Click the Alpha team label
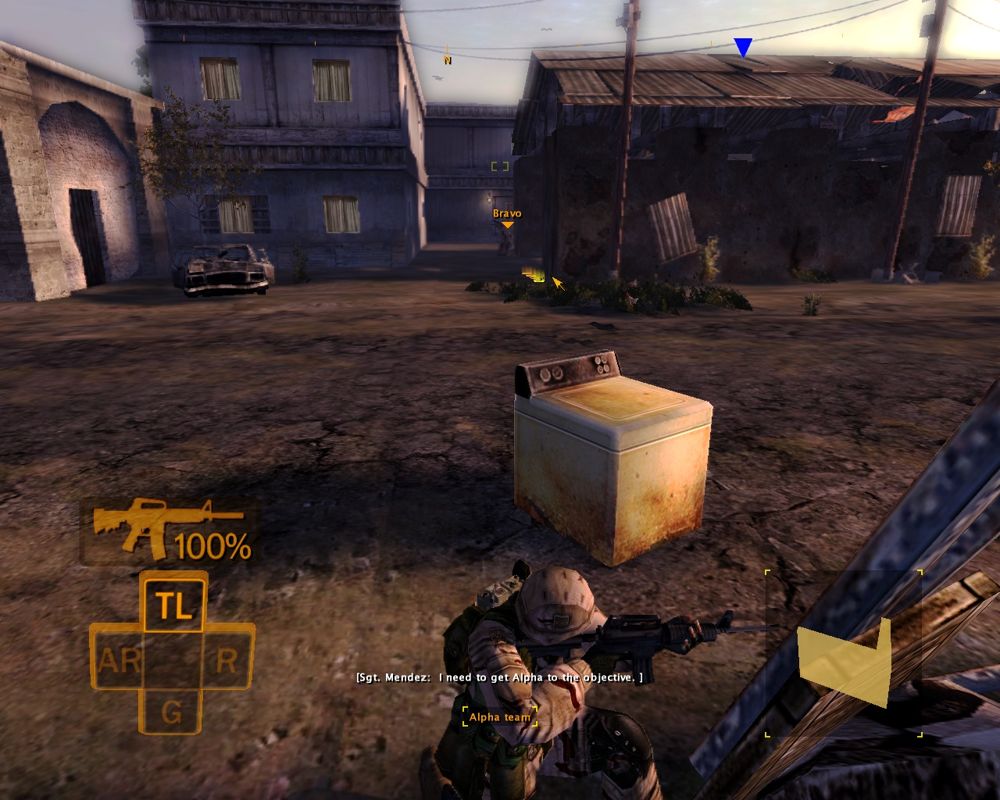1000x800 pixels. click(x=500, y=717)
